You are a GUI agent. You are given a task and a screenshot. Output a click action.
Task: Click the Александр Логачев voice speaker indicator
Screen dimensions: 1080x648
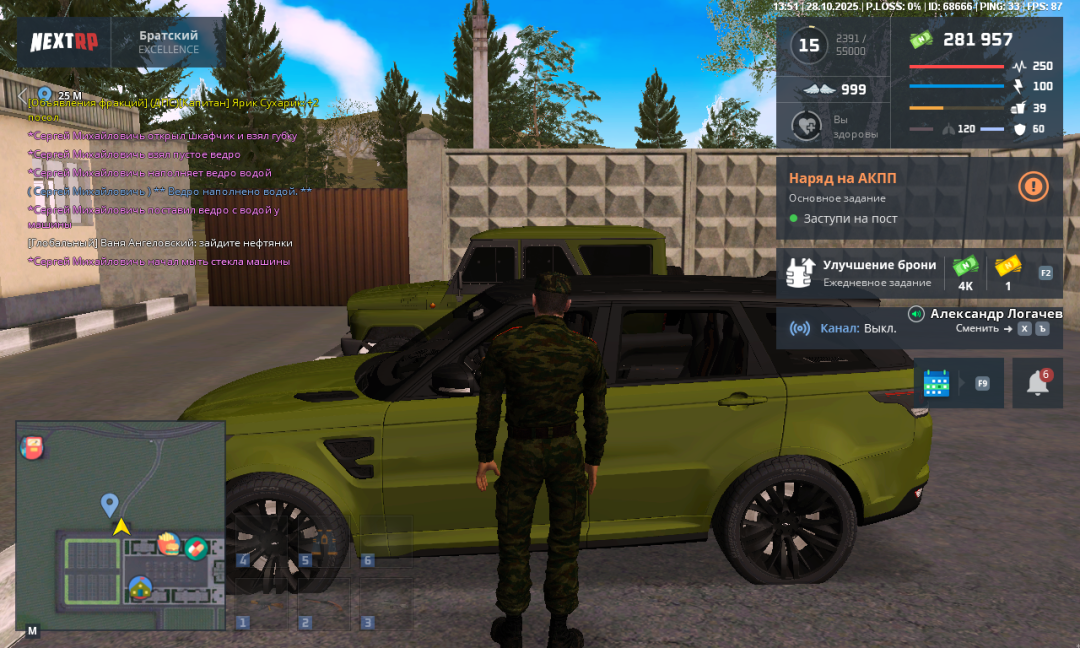pyautogui.click(x=916, y=314)
